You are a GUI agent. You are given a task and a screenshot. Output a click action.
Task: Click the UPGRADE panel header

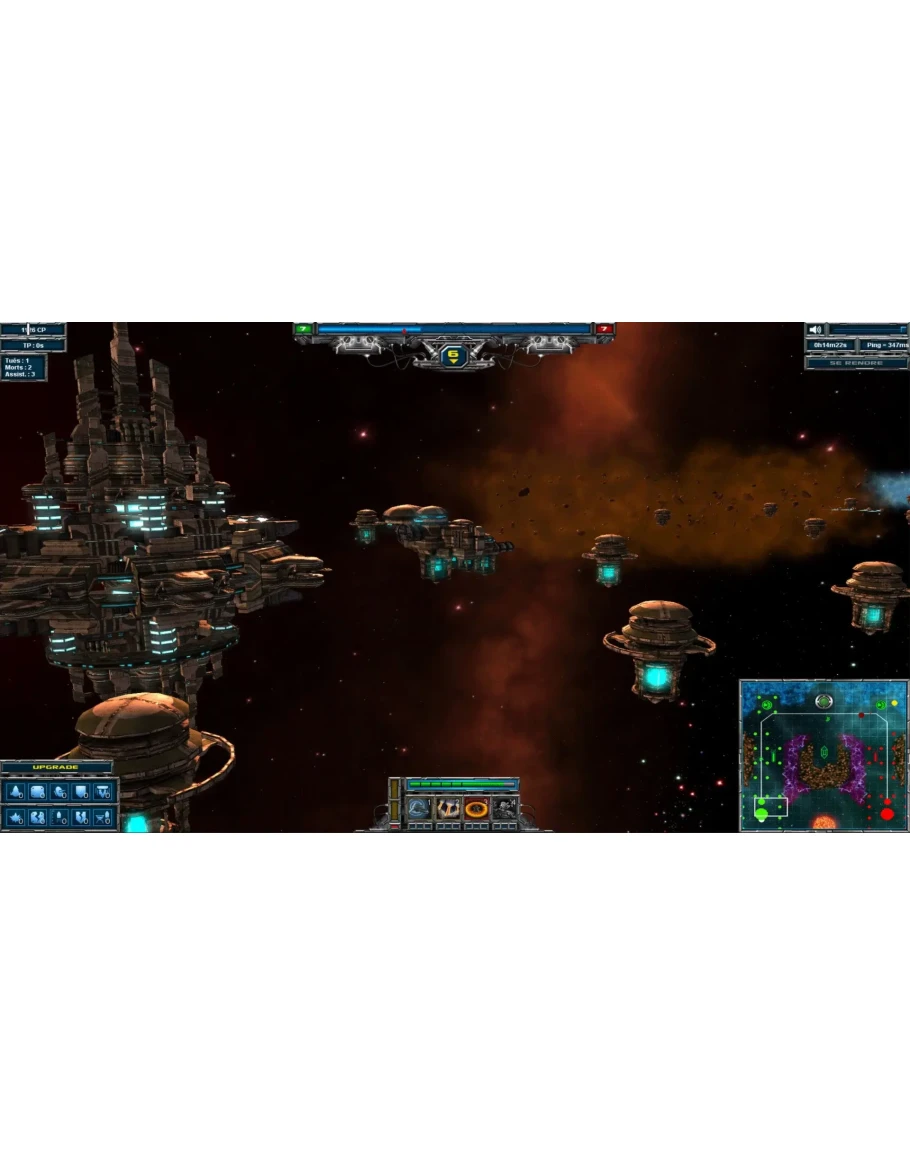click(x=56, y=768)
